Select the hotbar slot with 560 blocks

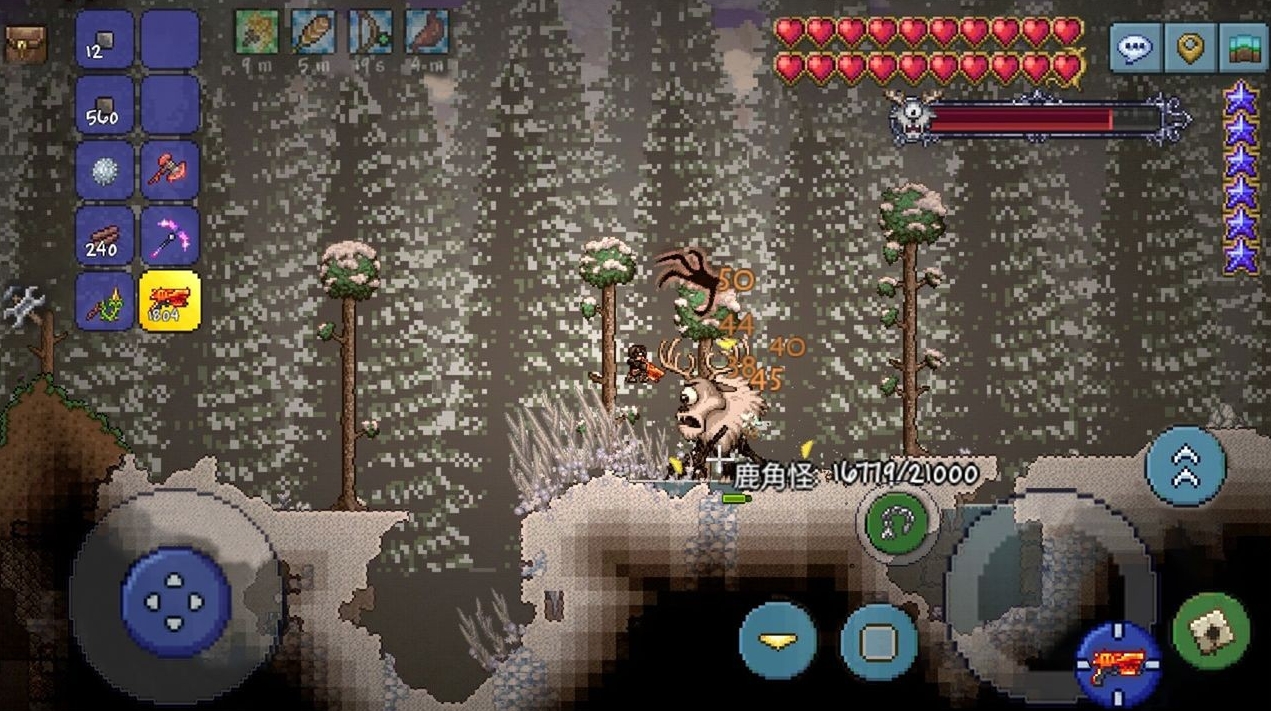click(x=104, y=105)
